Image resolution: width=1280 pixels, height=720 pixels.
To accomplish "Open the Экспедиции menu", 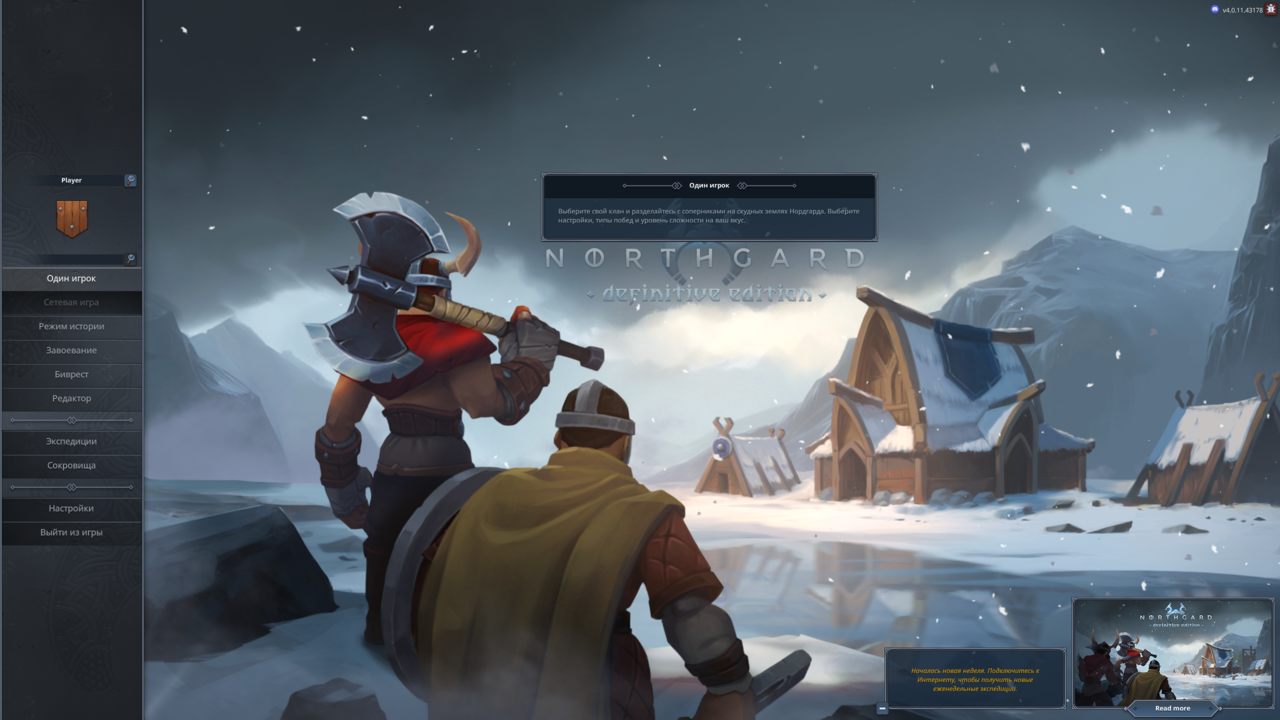I will pos(71,441).
